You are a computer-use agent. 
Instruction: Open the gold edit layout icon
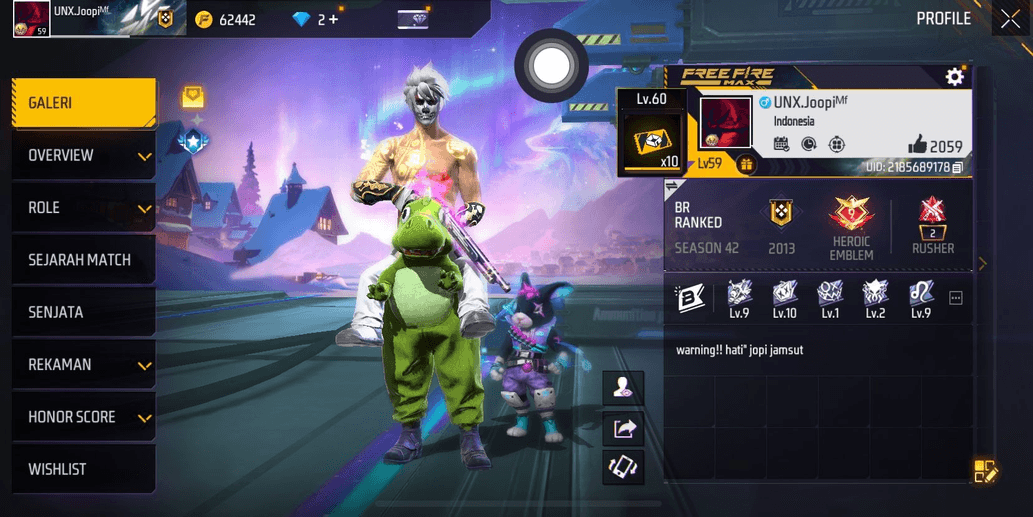coord(985,472)
